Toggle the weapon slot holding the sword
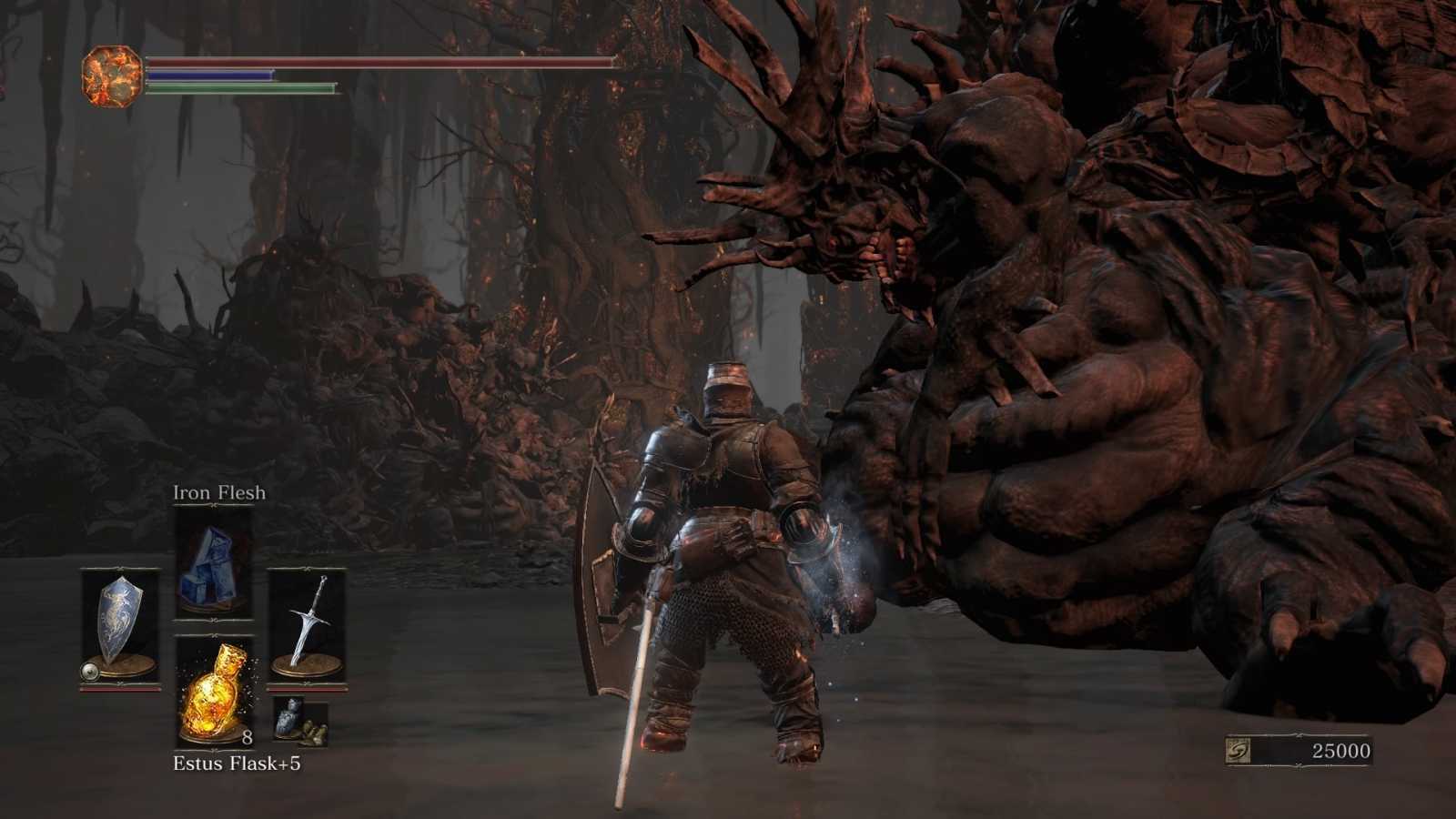 309,623
